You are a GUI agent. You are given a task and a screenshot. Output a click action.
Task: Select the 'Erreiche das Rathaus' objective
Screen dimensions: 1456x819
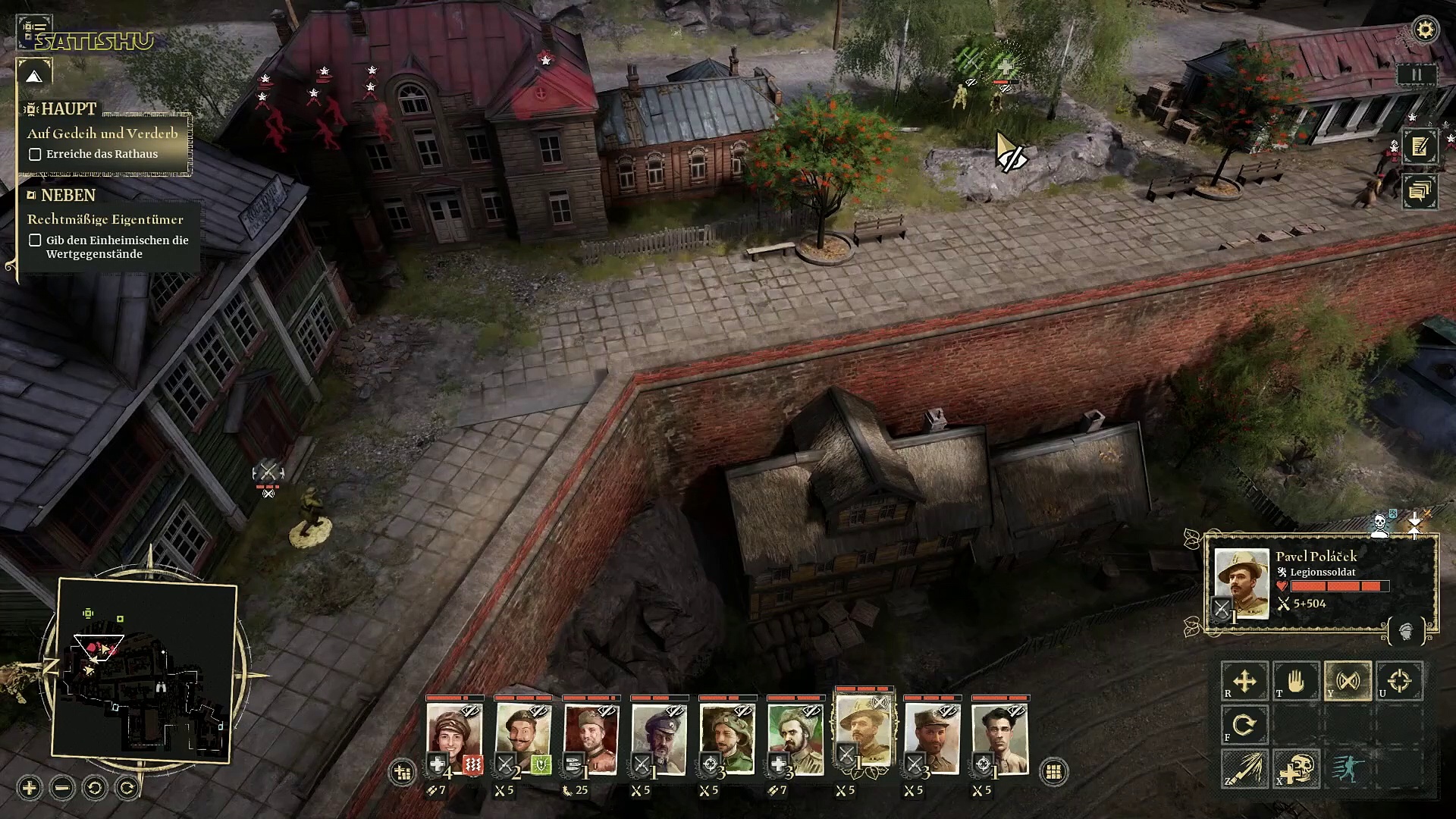(x=102, y=154)
